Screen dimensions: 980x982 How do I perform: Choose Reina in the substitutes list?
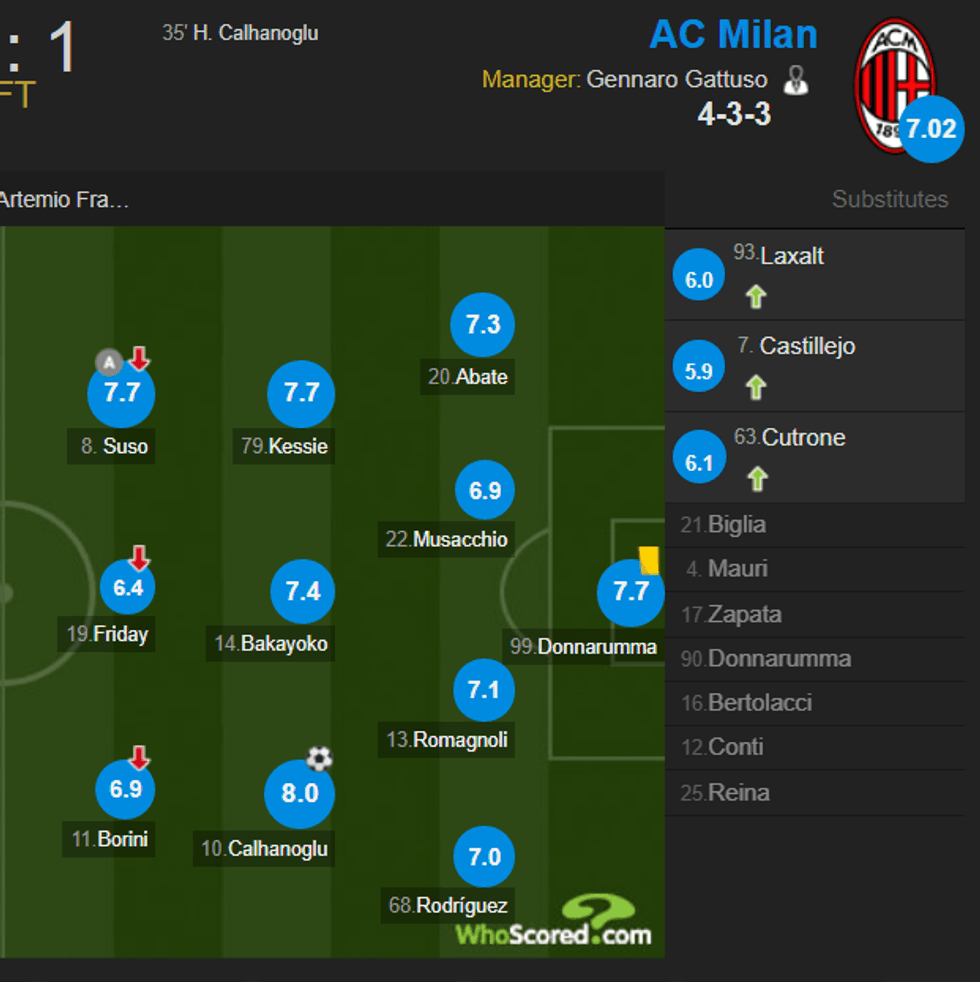coord(738,793)
